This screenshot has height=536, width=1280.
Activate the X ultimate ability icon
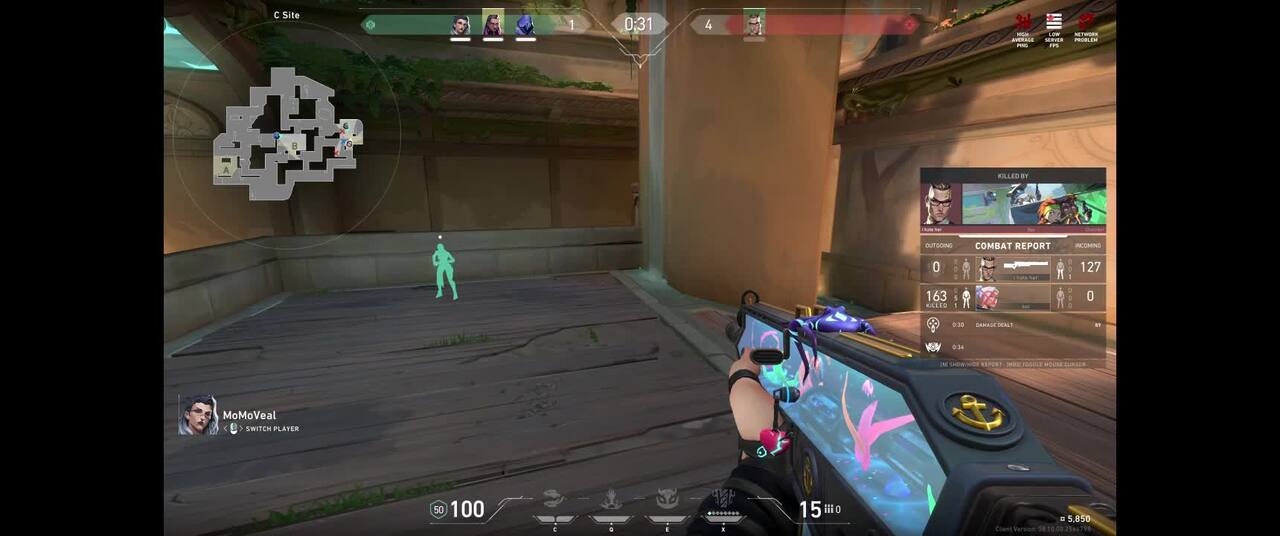tap(723, 498)
